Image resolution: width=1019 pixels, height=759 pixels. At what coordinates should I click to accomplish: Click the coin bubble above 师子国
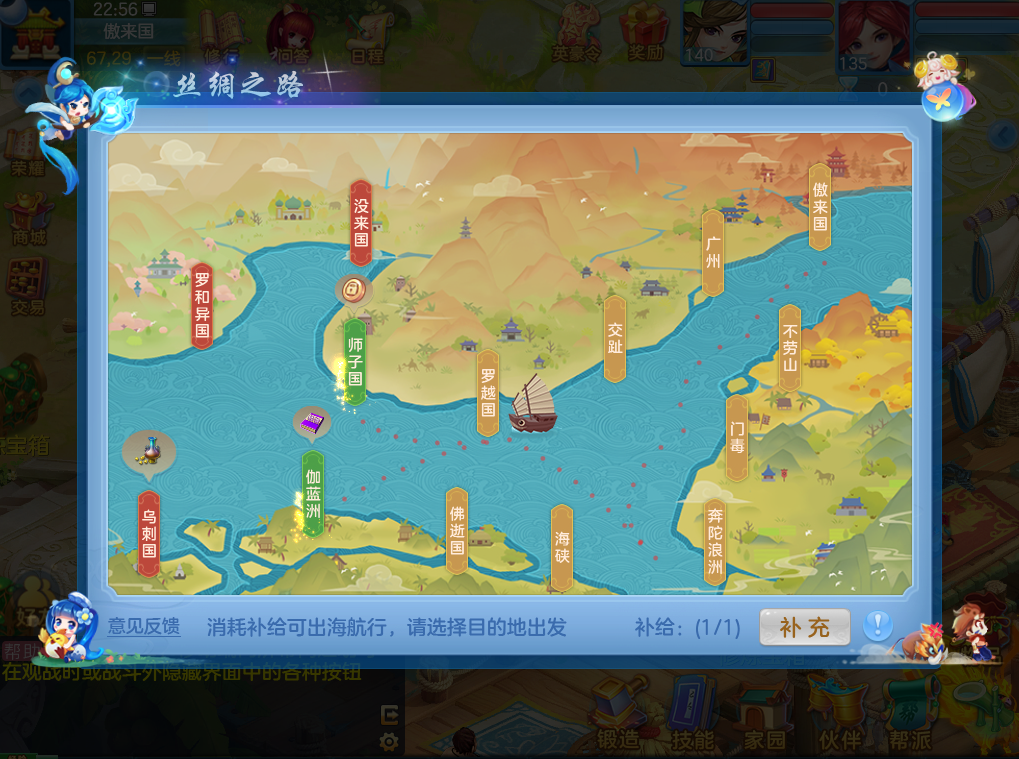click(x=353, y=290)
